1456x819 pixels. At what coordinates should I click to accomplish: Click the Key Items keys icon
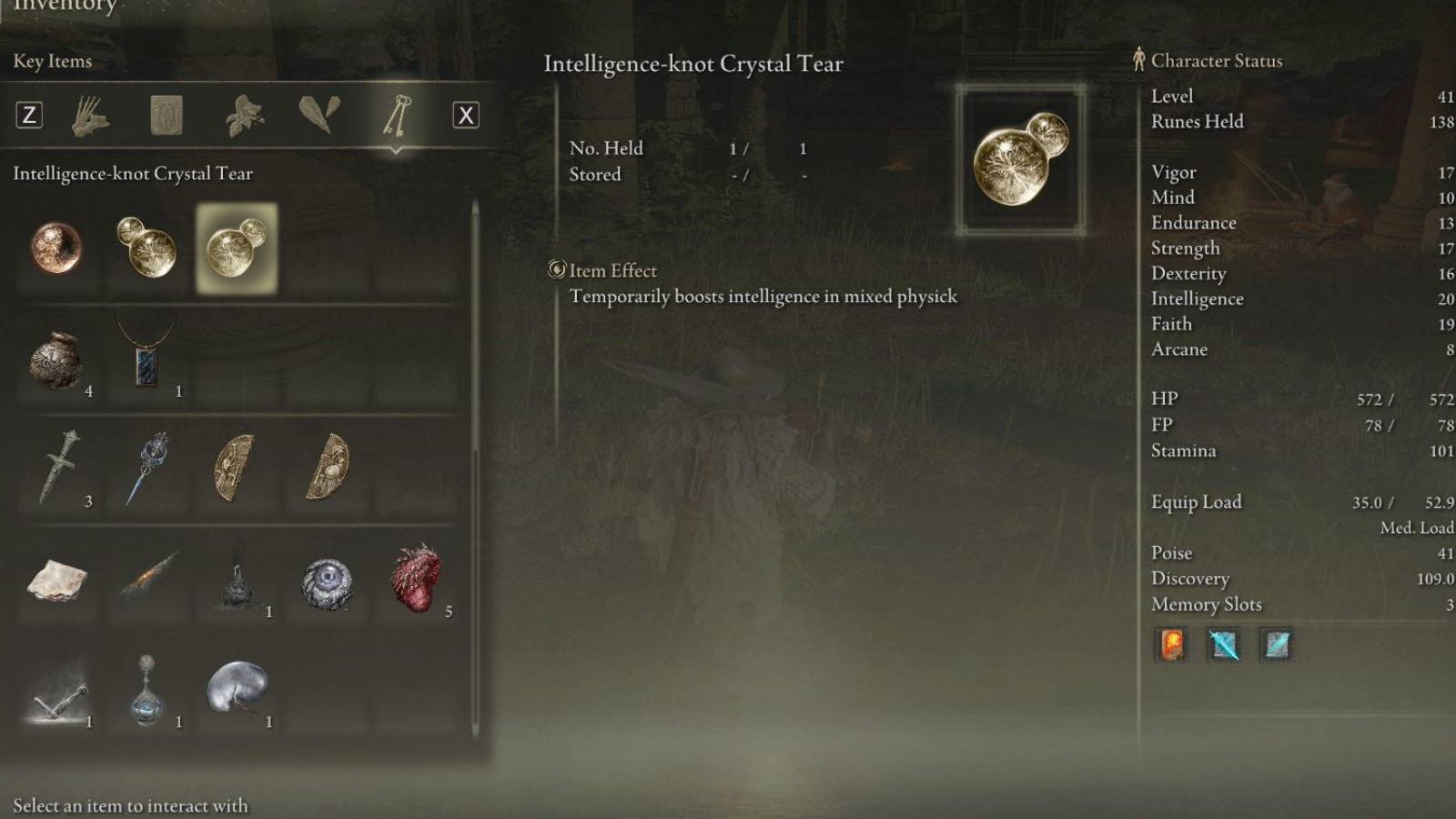396,116
